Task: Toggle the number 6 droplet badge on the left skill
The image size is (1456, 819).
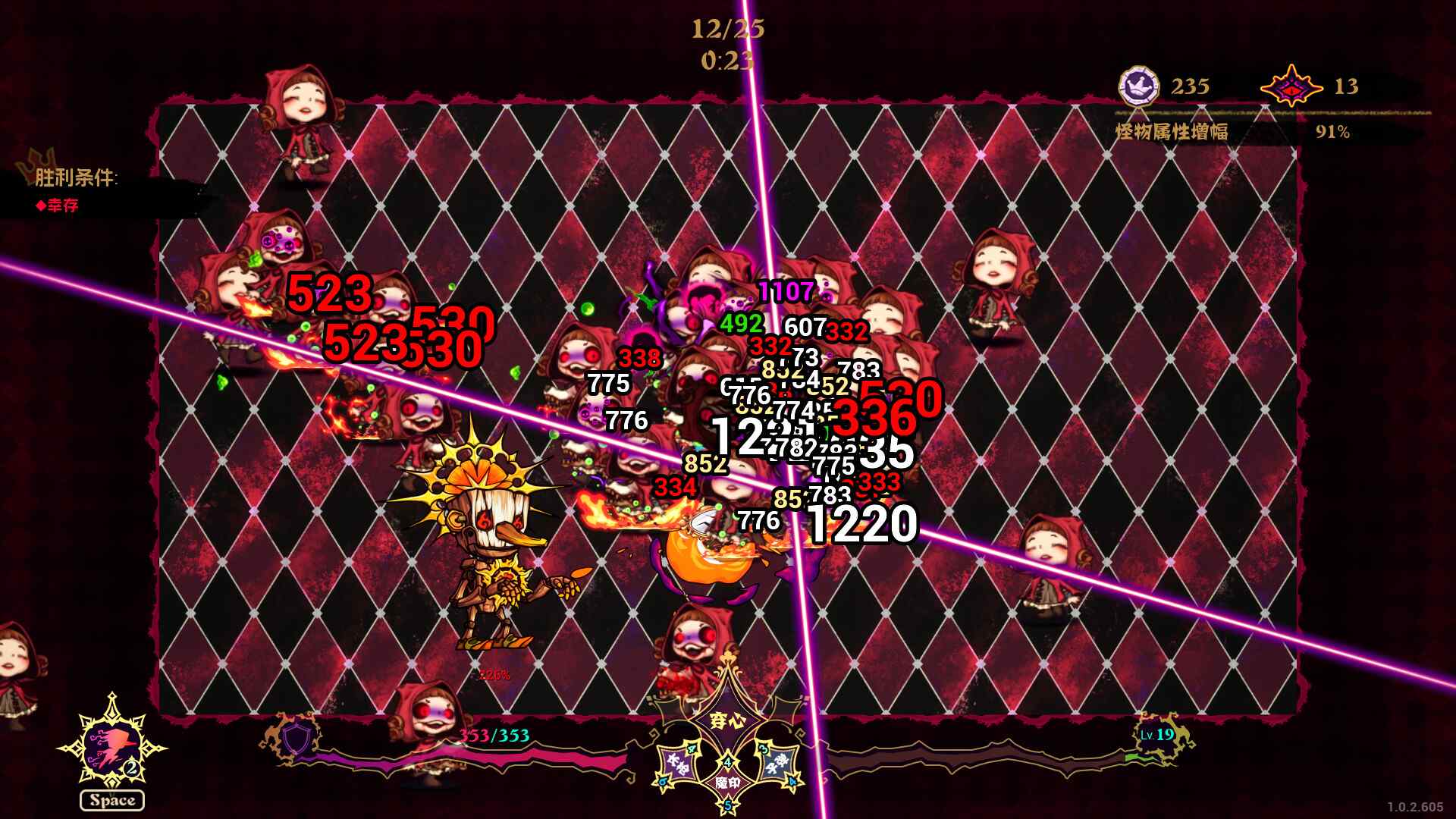Action: point(664,782)
